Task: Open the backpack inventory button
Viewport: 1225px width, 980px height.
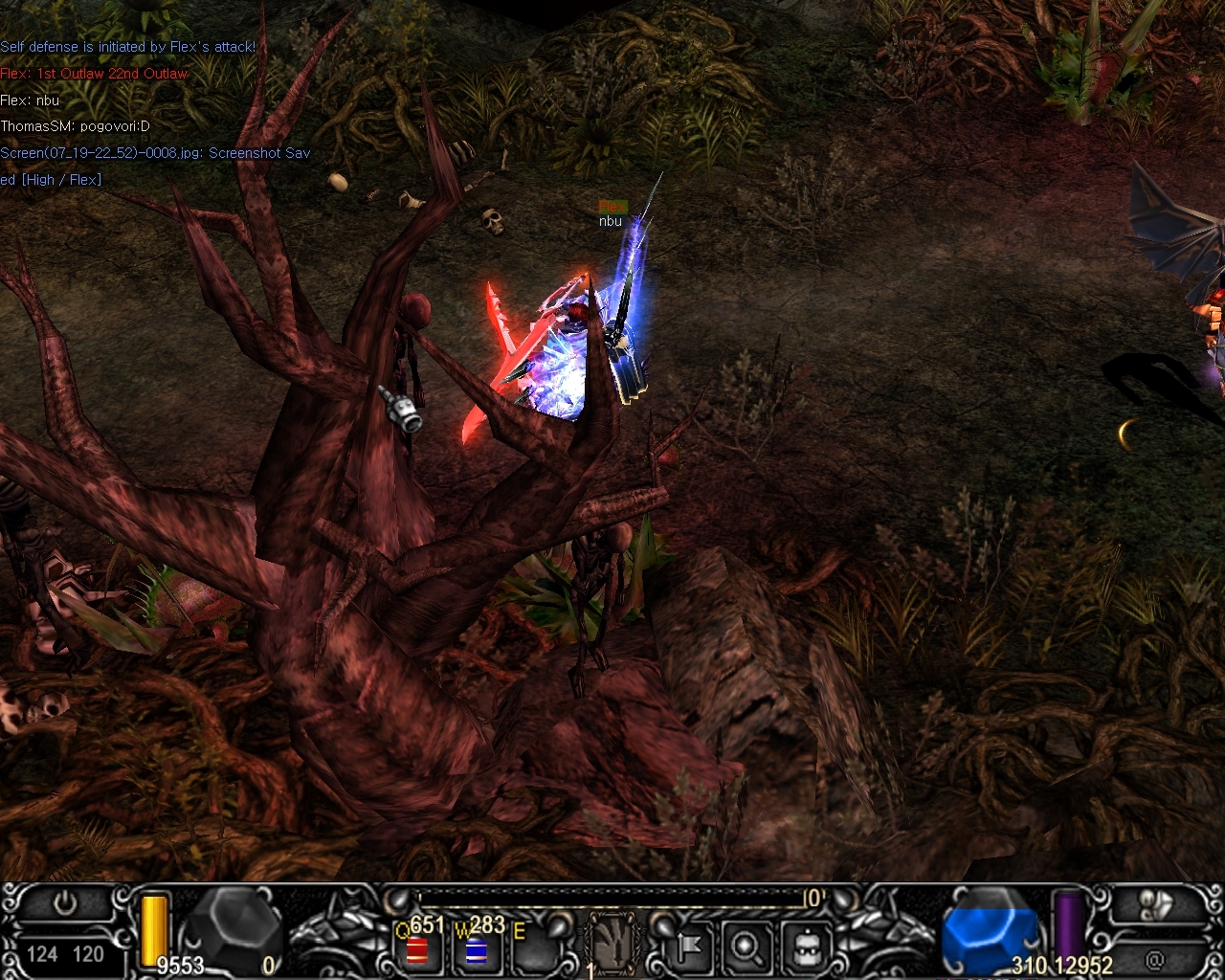Action: click(805, 947)
